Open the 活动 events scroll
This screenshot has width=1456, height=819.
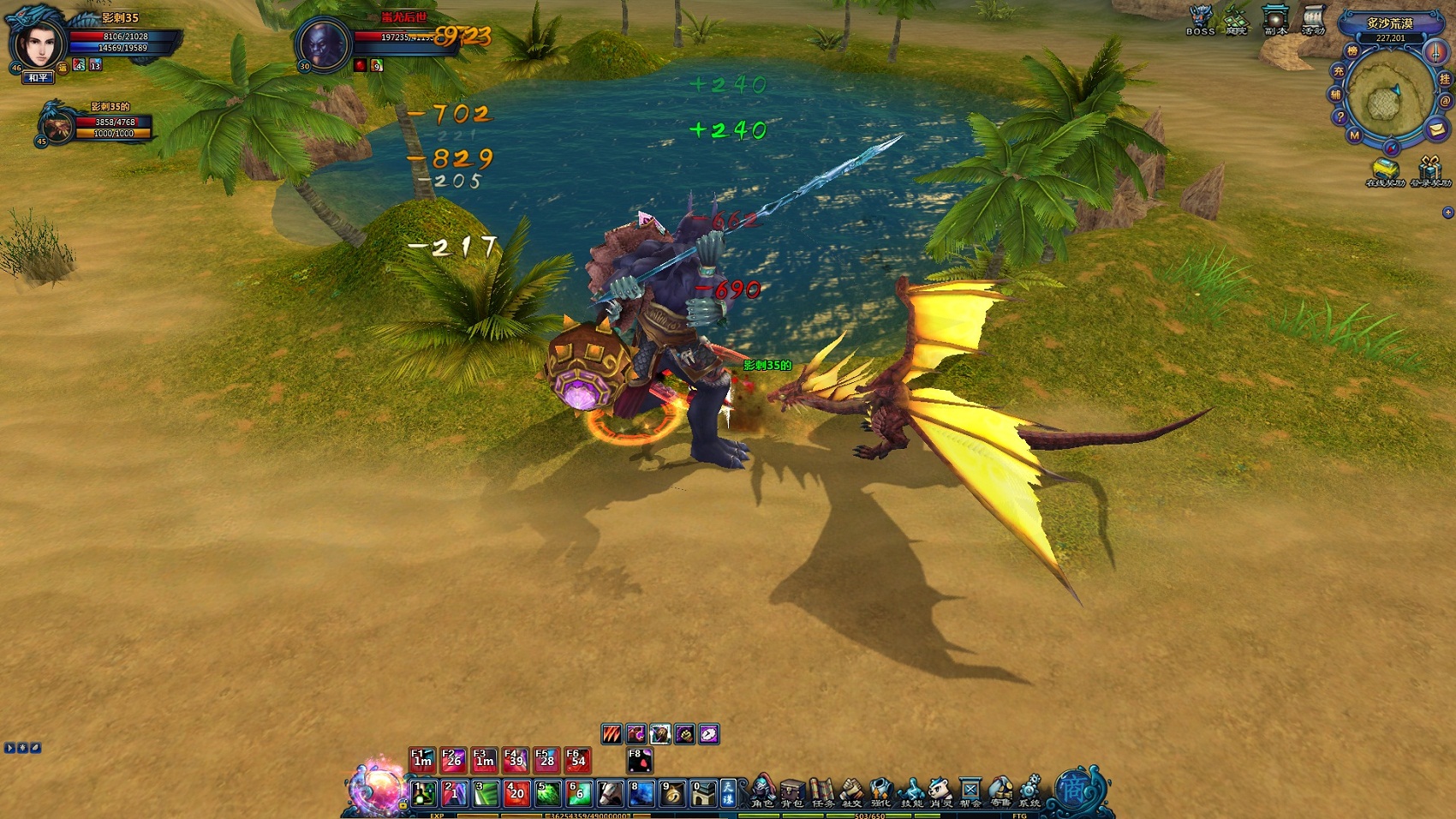click(x=1313, y=19)
